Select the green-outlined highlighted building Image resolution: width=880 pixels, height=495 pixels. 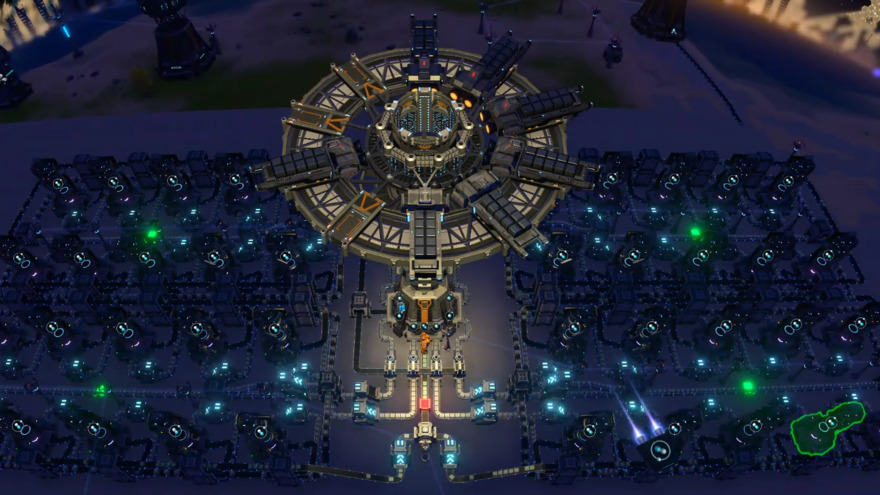click(826, 427)
